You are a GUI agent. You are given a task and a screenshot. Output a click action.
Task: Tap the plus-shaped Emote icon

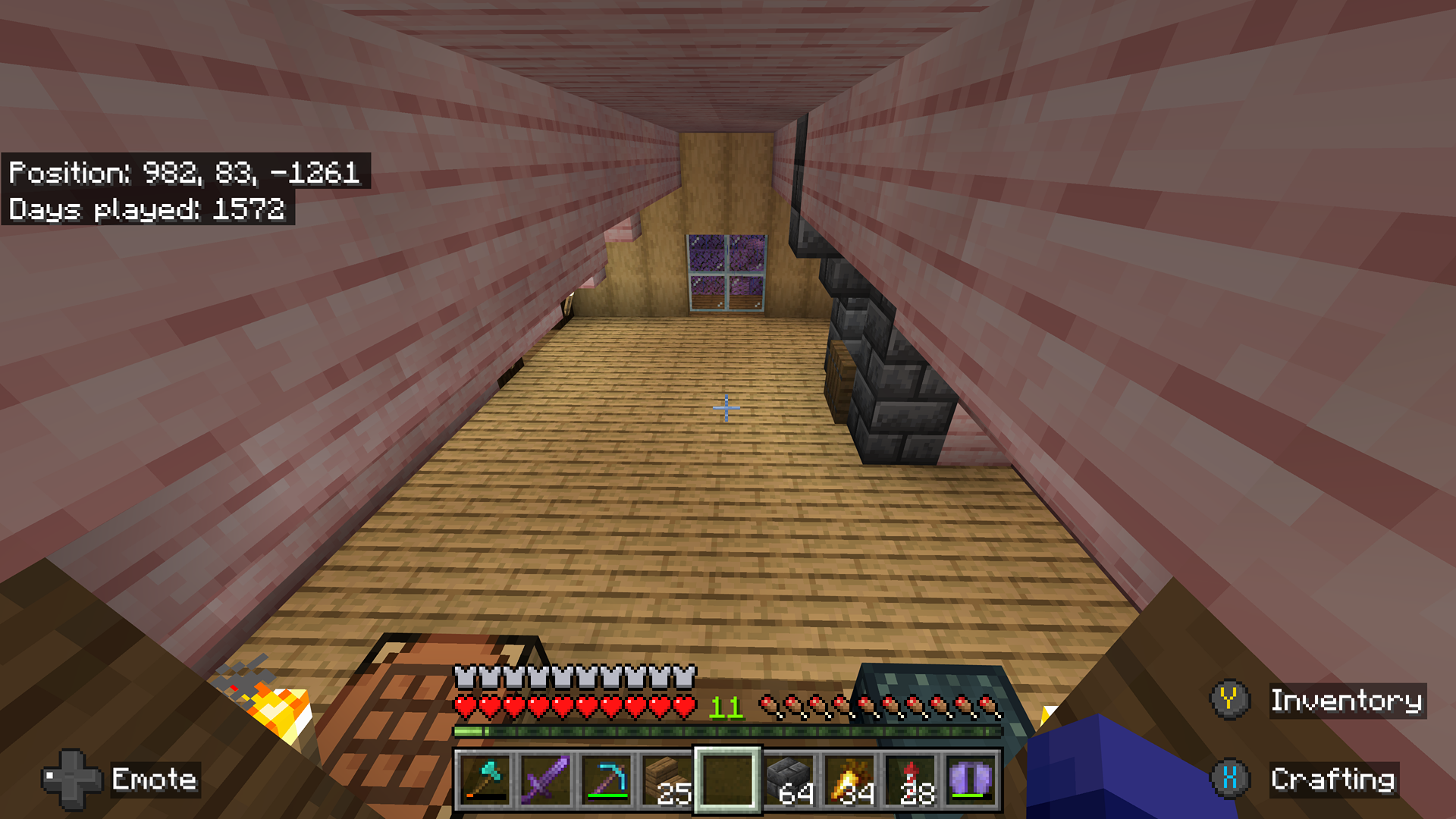74,780
